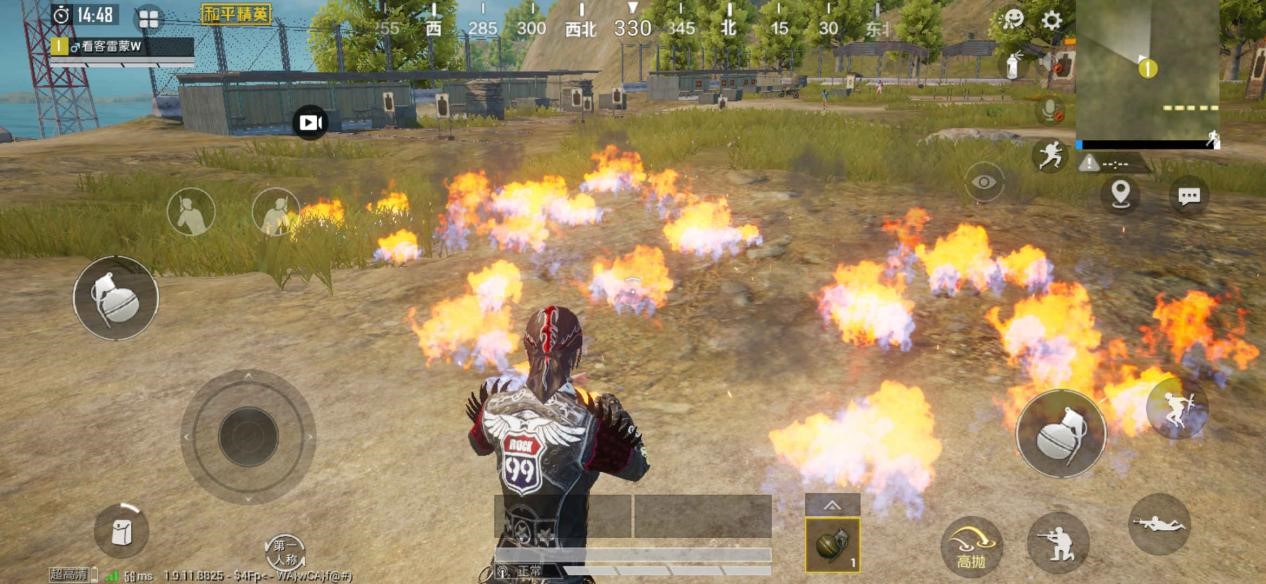
Task: Select the grenade item slot
Action: (832, 545)
